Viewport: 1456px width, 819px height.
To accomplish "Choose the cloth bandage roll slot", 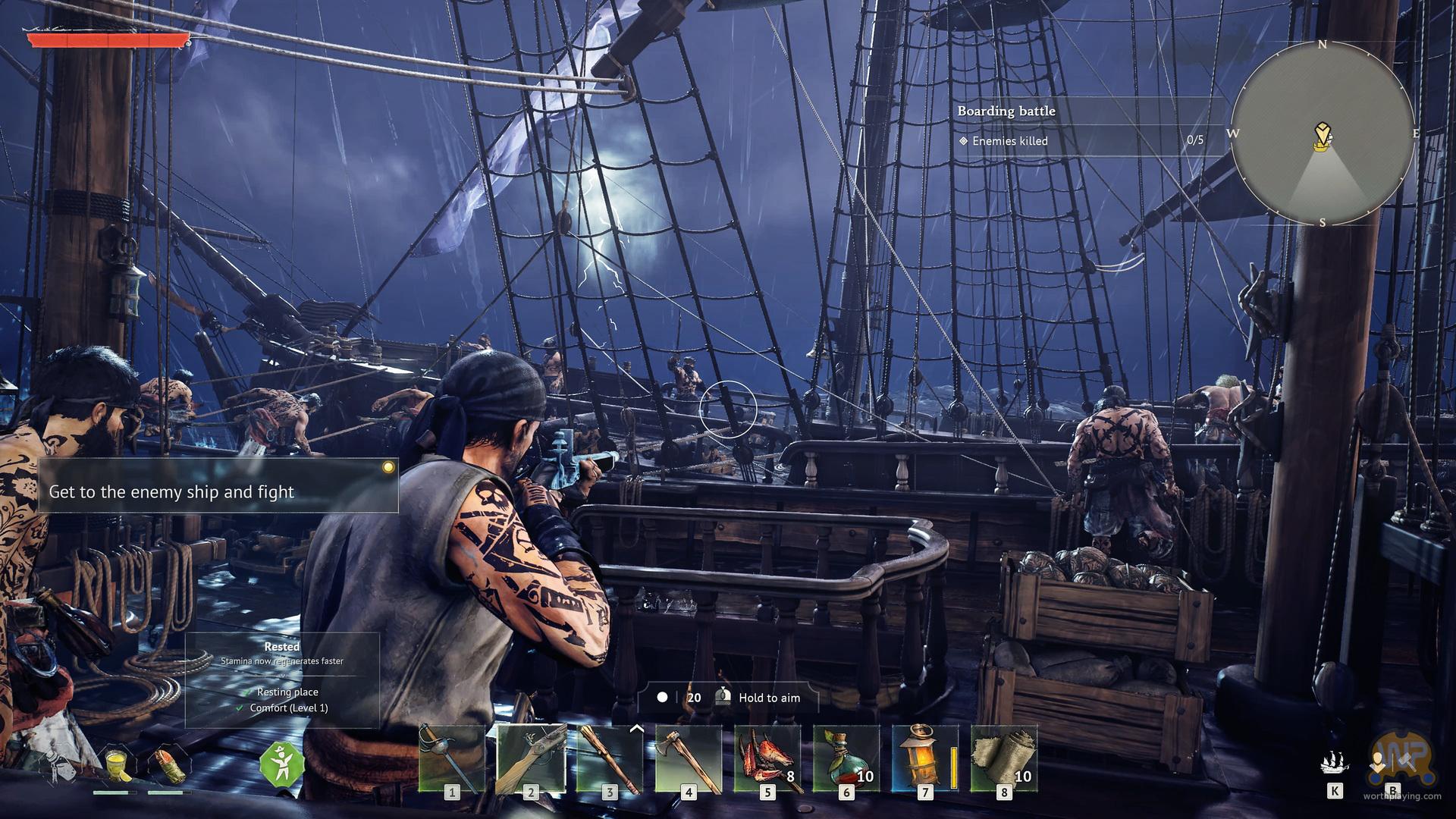I will [1004, 759].
